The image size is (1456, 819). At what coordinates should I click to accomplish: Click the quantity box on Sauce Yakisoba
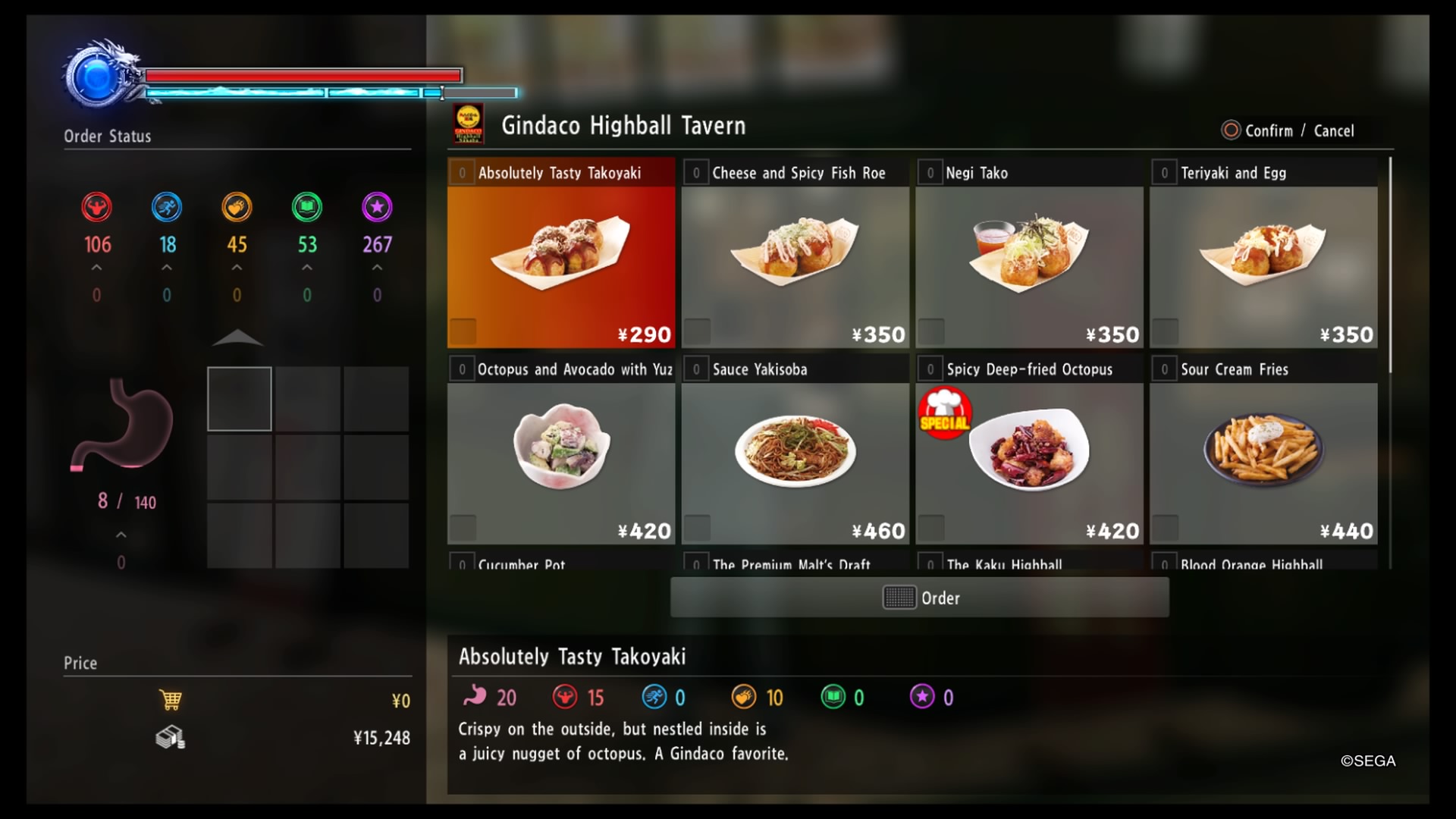point(696,369)
